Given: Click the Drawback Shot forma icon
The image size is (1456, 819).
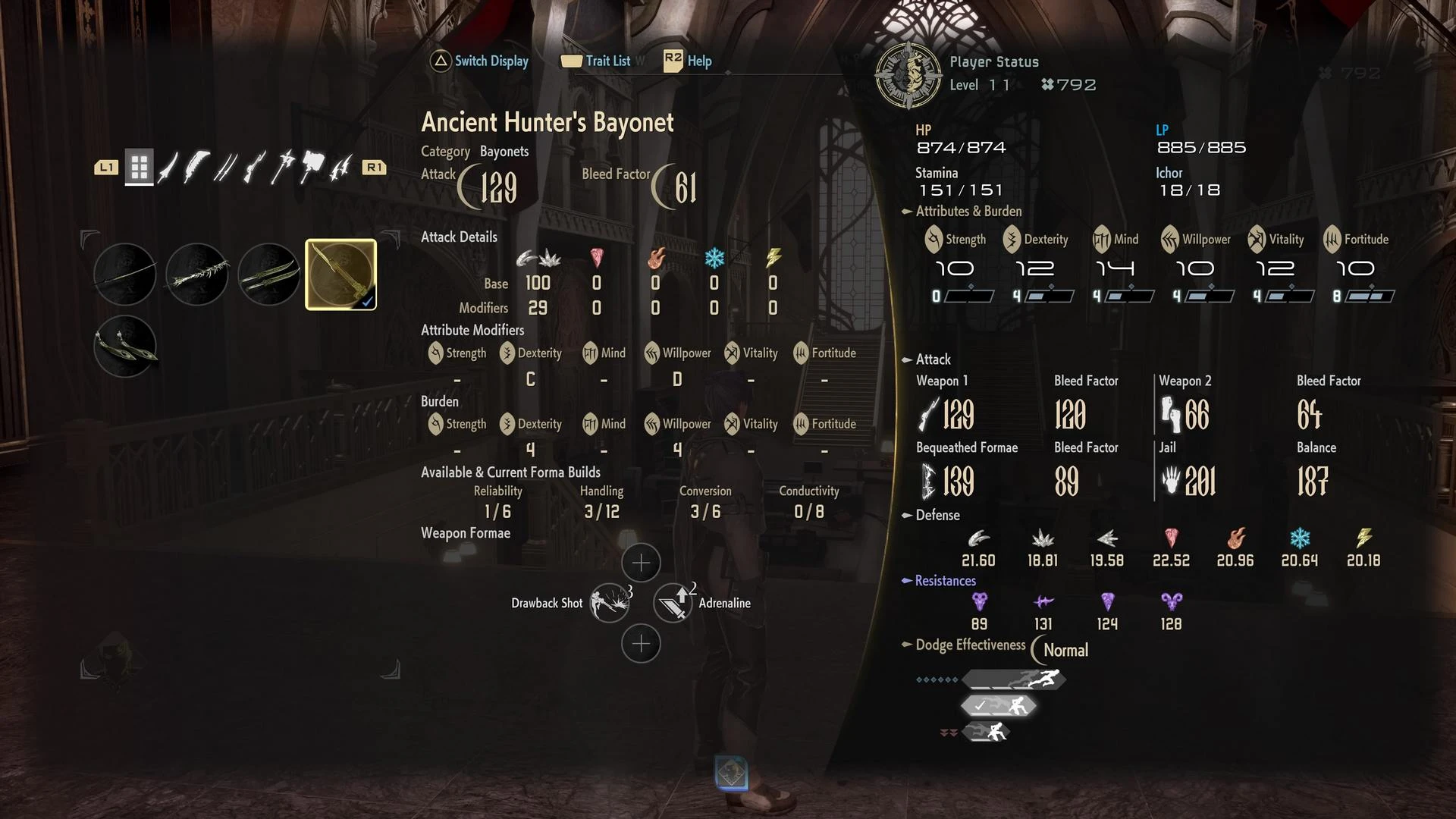Looking at the screenshot, I should tap(610, 603).
